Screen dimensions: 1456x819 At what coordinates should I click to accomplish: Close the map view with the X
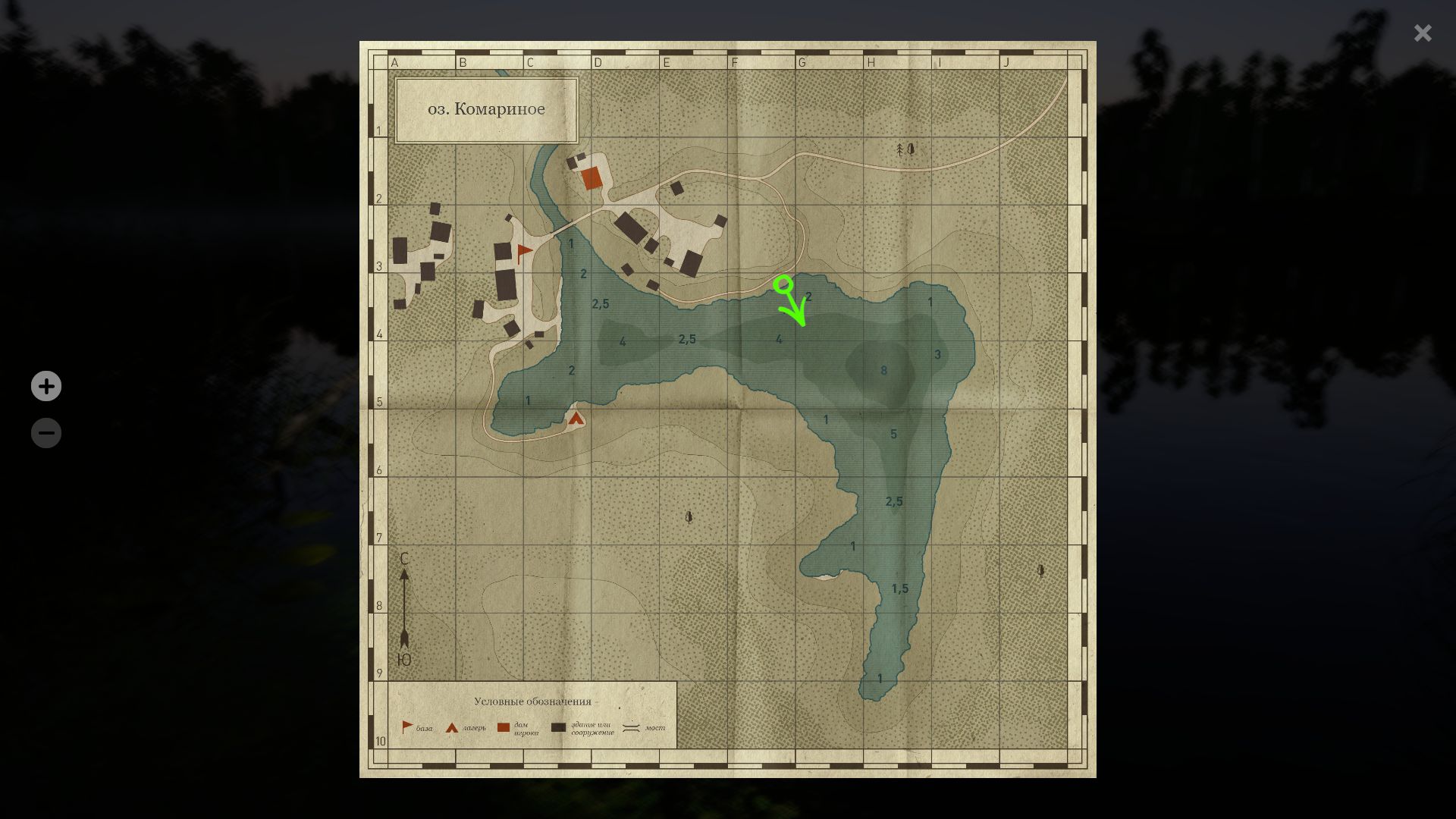tap(1422, 33)
